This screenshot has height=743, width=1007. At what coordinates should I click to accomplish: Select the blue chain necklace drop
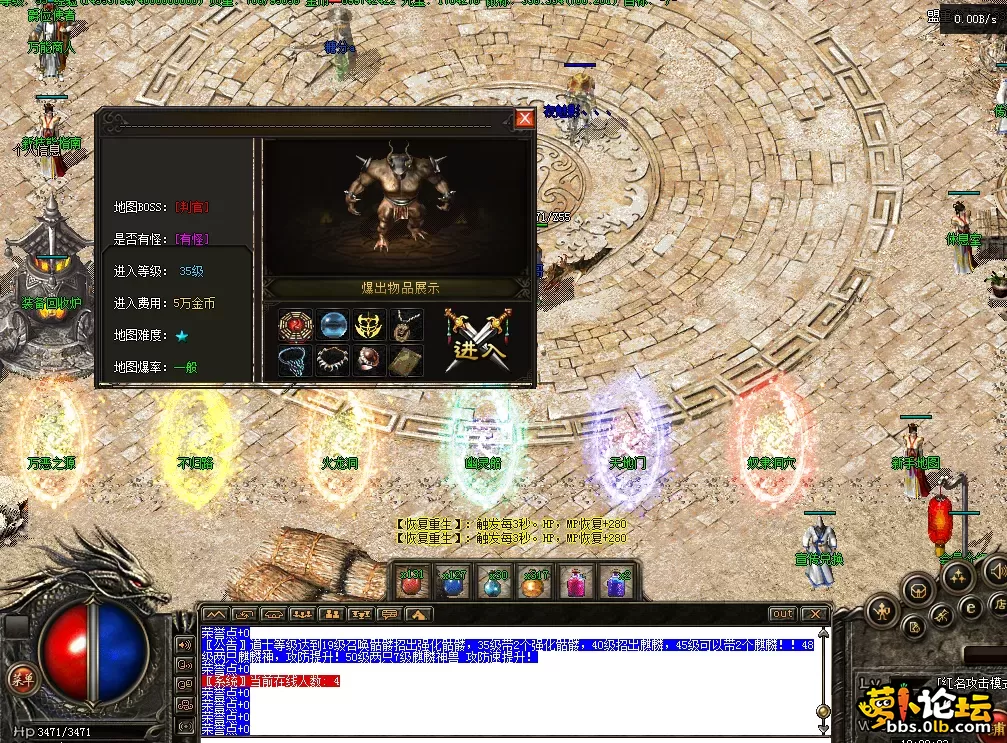(x=295, y=360)
